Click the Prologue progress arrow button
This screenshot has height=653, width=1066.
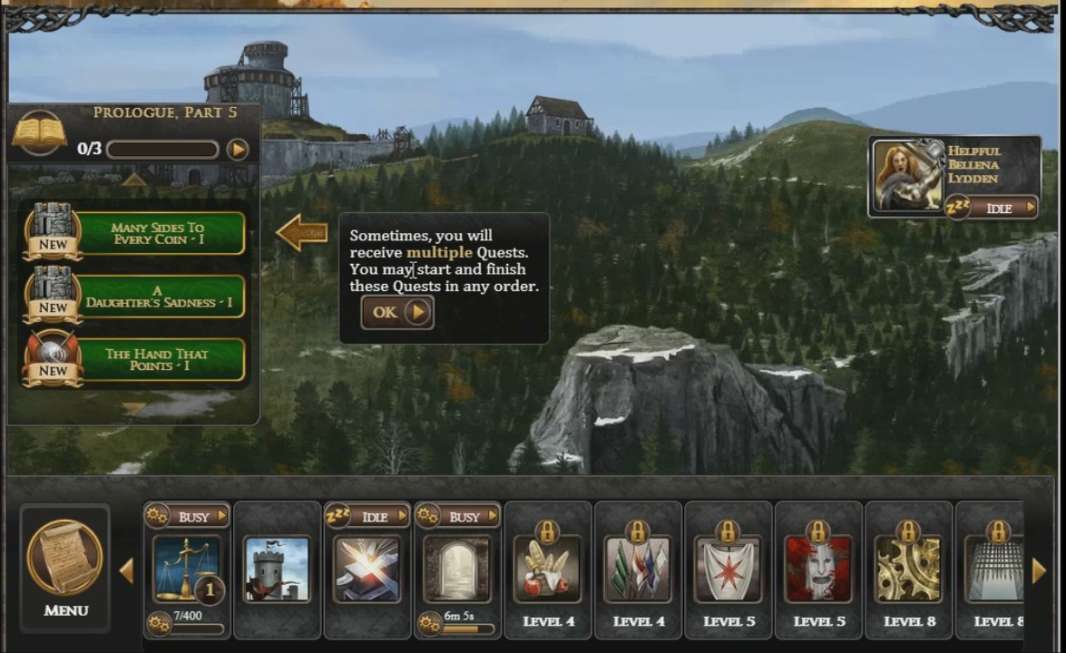coord(237,150)
